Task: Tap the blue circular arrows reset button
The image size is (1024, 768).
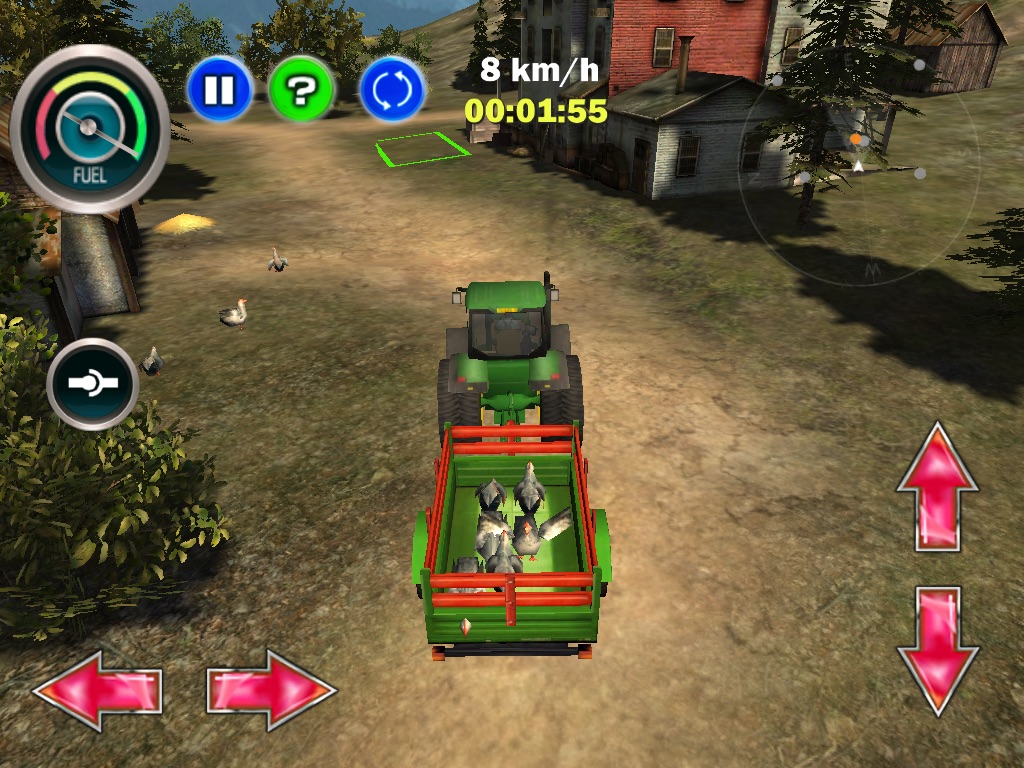Action: pyautogui.click(x=392, y=90)
